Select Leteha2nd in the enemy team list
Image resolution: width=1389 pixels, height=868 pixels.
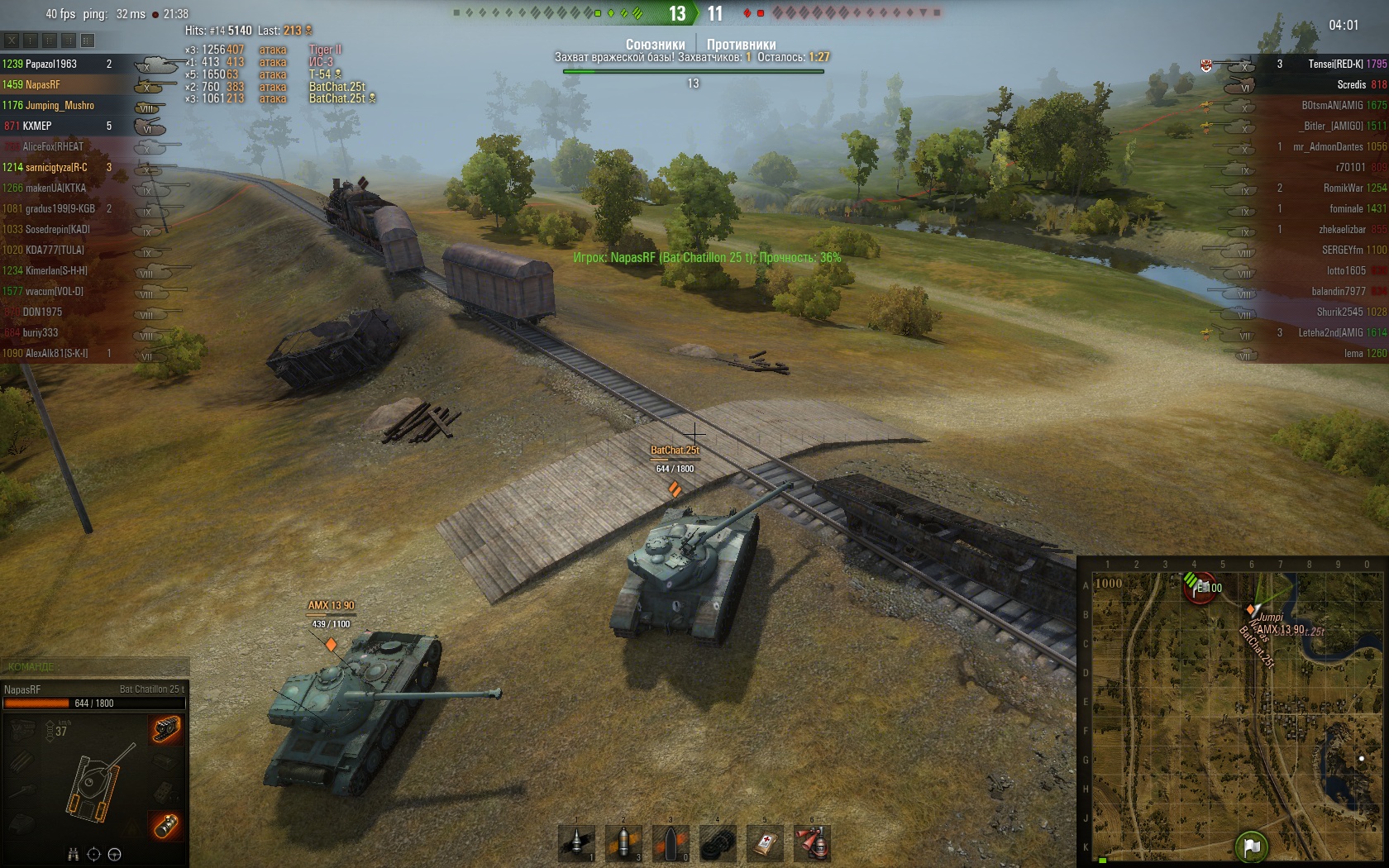[x=1330, y=332]
